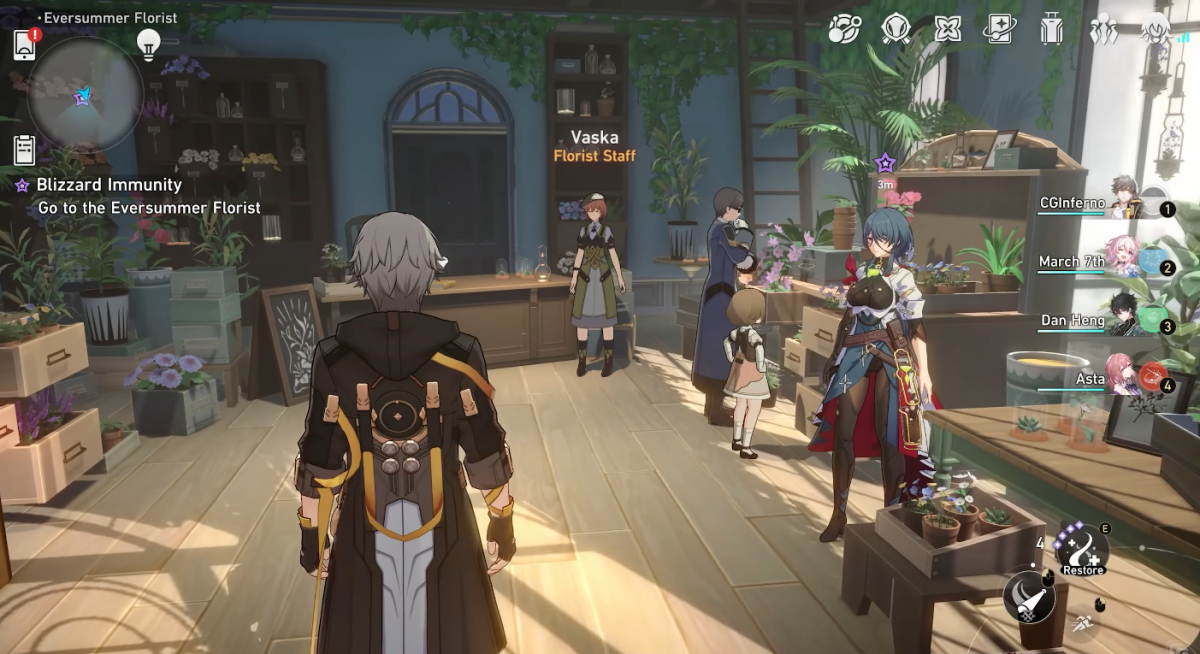Image resolution: width=1200 pixels, height=654 pixels.
Task: Open the character portrait icon in the top bar
Action: tap(1156, 29)
